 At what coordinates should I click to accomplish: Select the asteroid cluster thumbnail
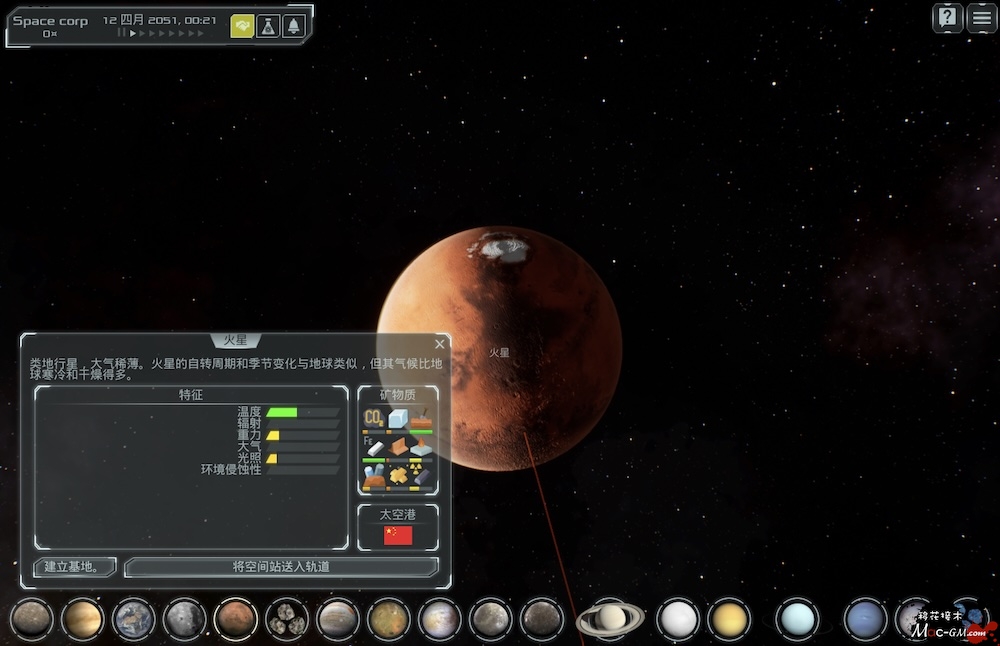pos(287,619)
